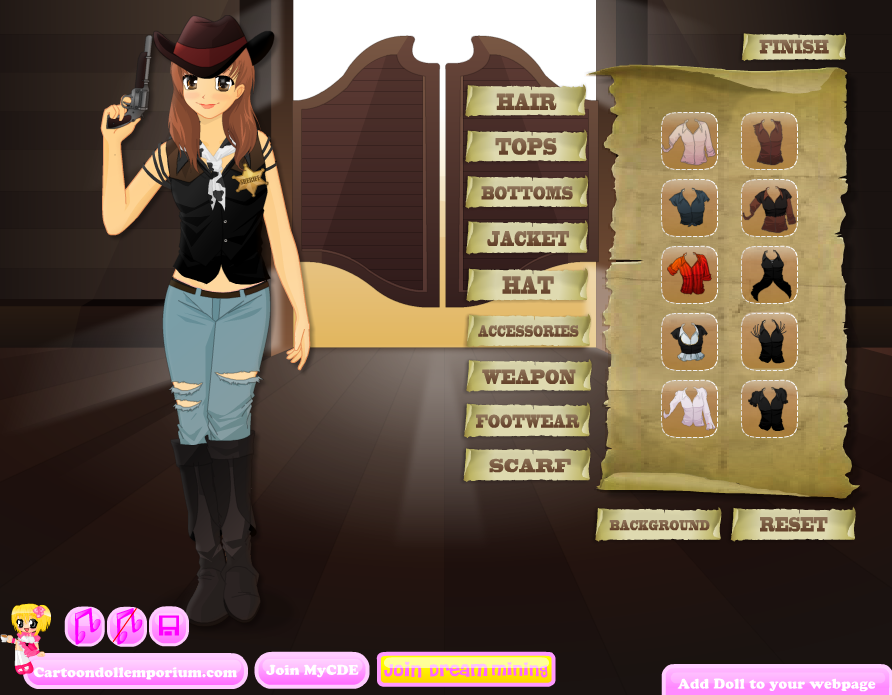Change the Background

pyautogui.click(x=659, y=525)
